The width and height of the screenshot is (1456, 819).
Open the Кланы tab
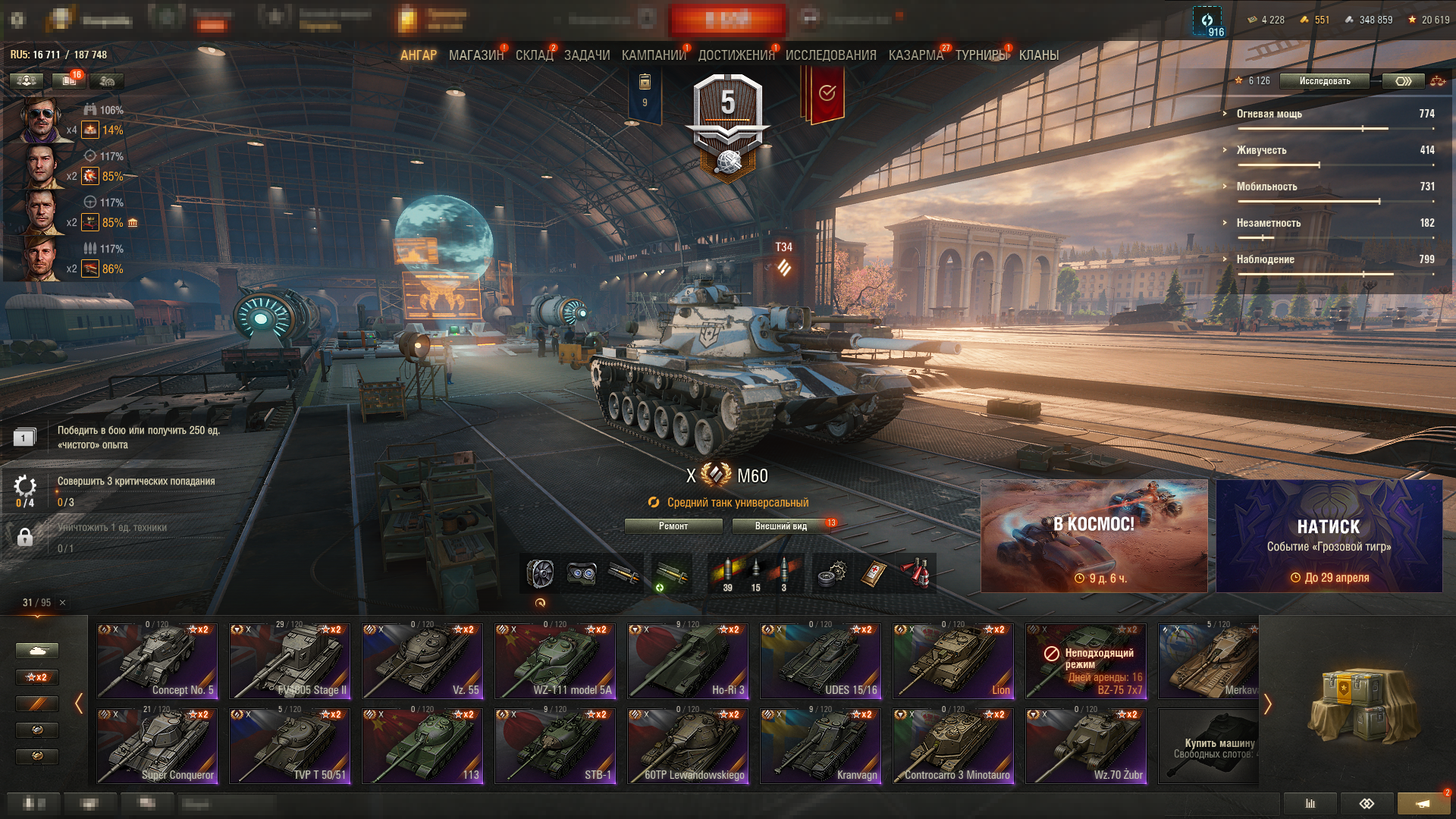click(1038, 55)
